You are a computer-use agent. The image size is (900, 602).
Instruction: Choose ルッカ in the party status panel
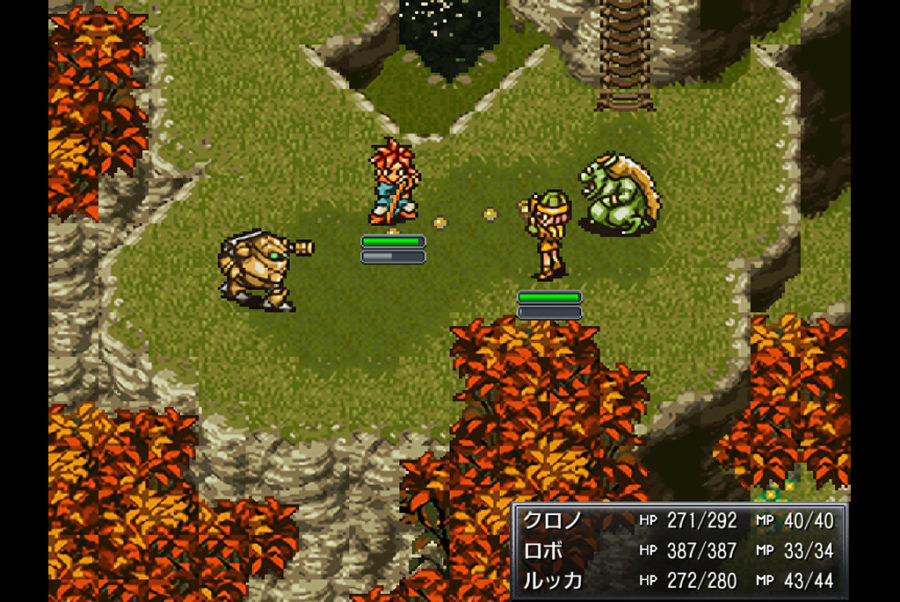click(x=552, y=580)
